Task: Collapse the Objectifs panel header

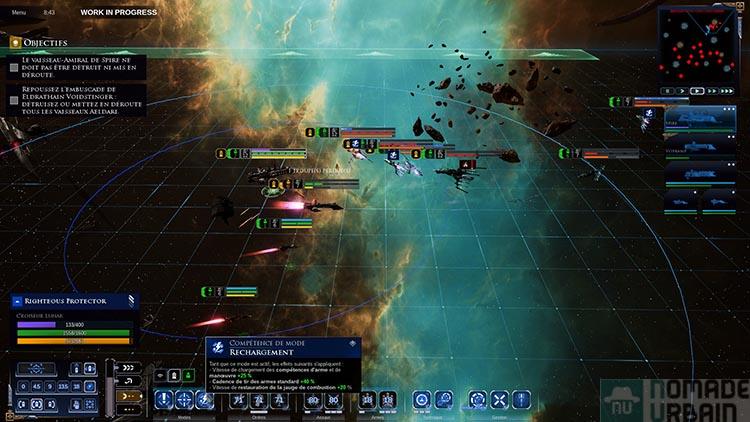Action: point(16,43)
